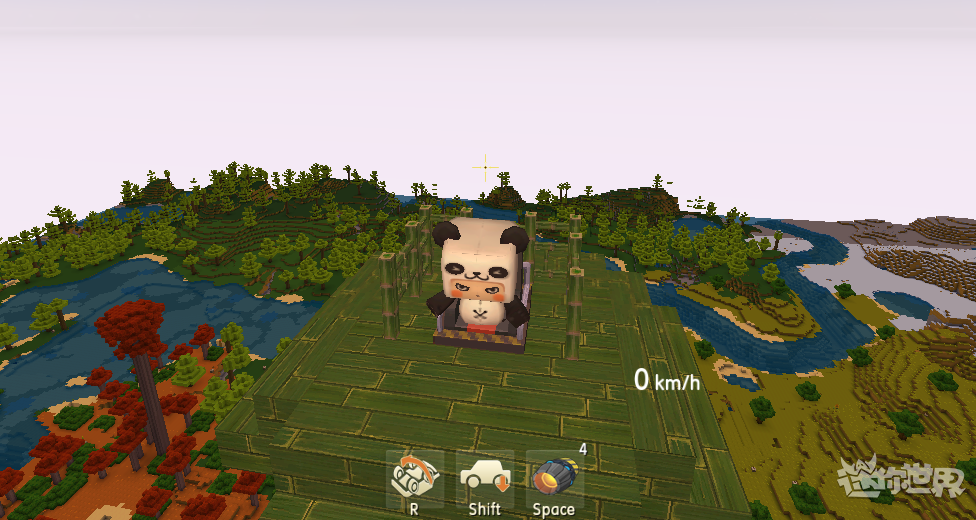Image resolution: width=976 pixels, height=520 pixels.
Task: Flip the overturned vehicle upright
Action: click(414, 477)
